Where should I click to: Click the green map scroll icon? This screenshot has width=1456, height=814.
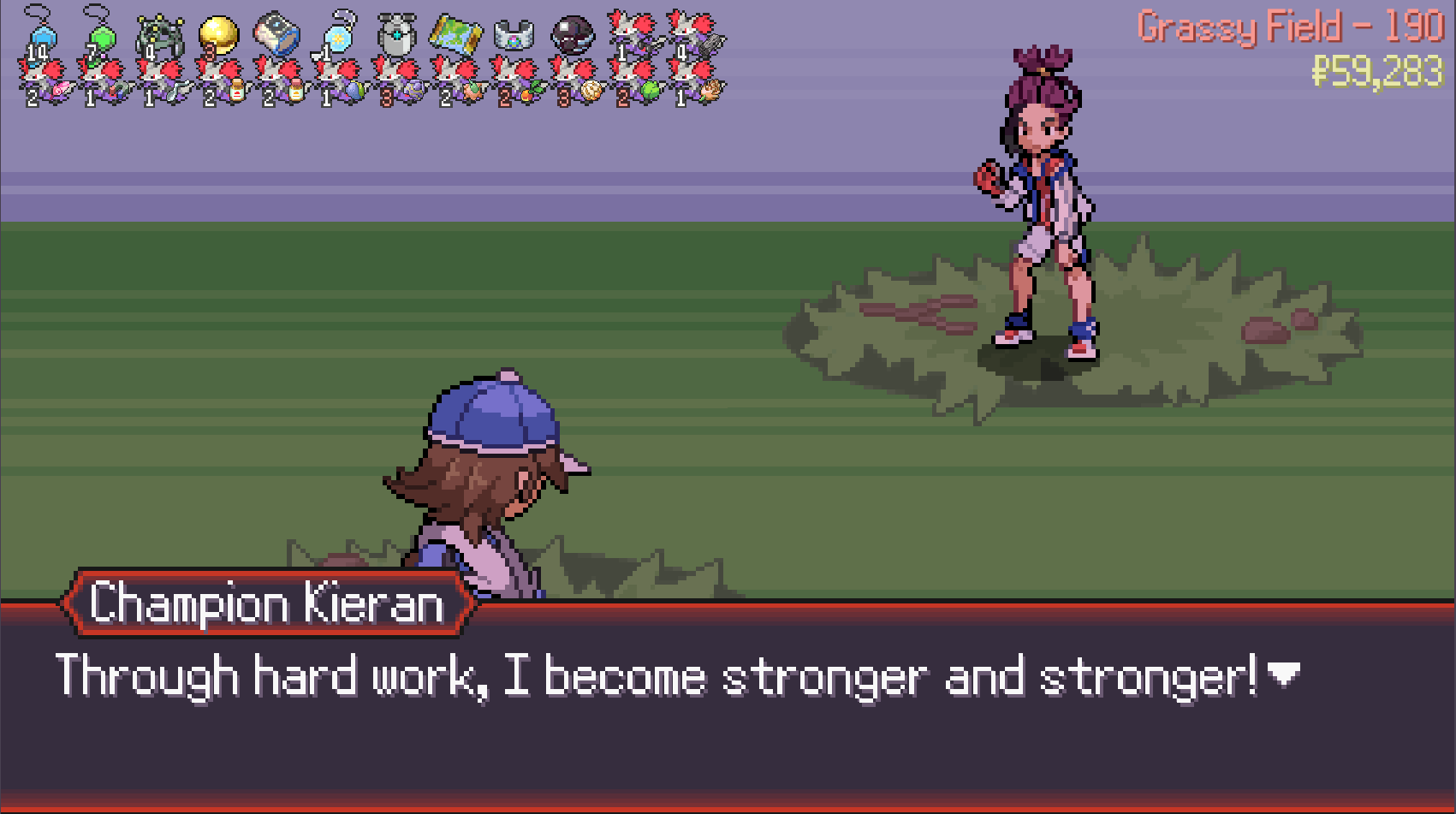pyautogui.click(x=455, y=33)
